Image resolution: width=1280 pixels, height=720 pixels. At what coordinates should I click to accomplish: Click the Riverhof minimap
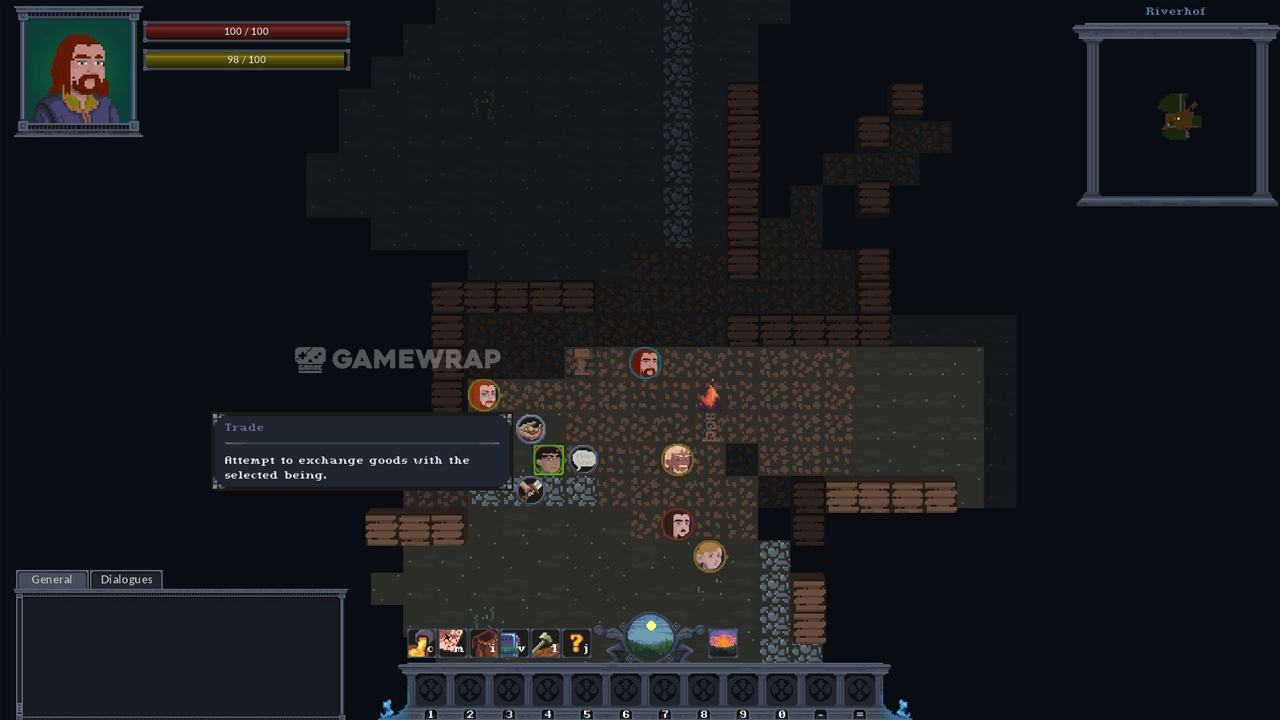pos(1177,117)
